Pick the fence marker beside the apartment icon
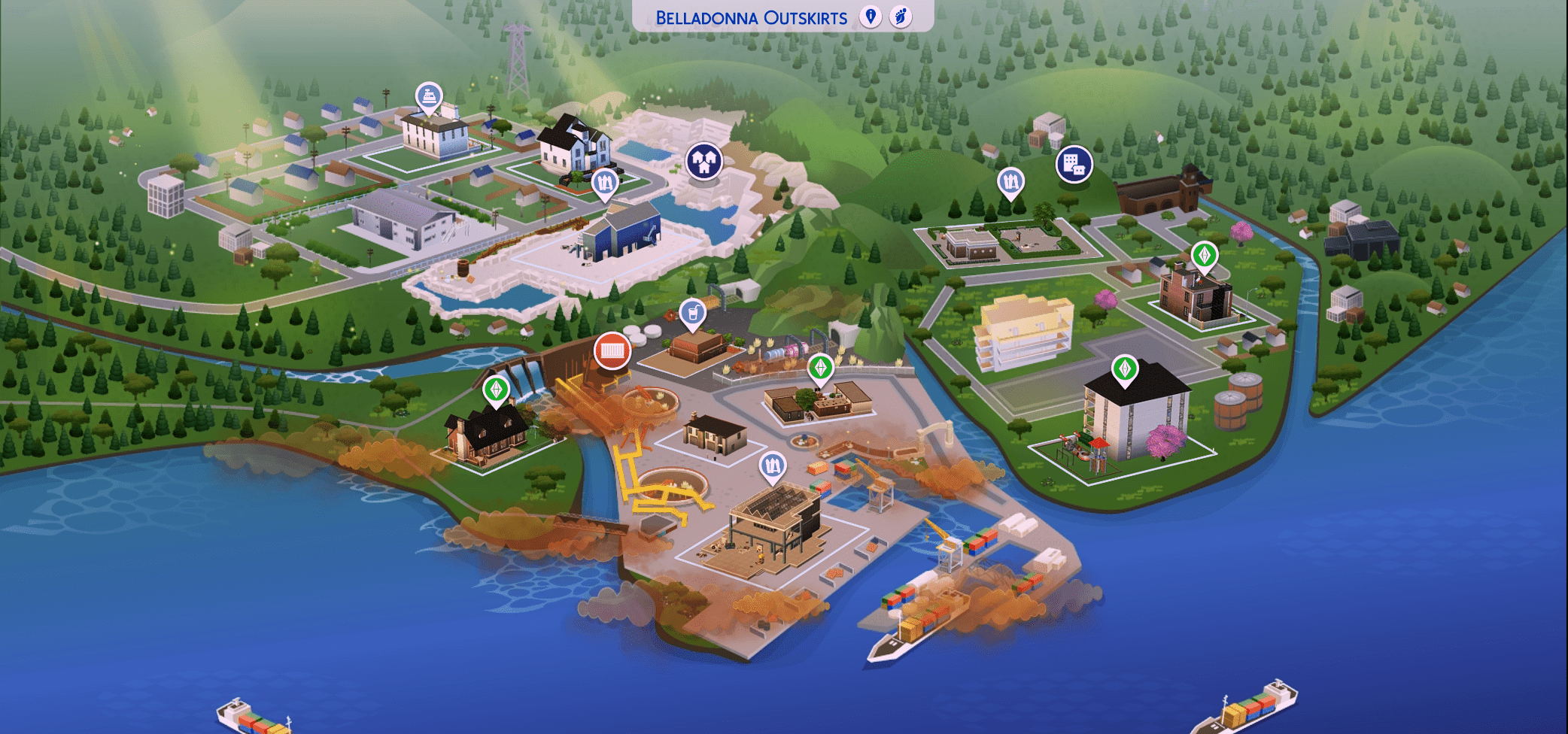Viewport: 1568px width, 734px height. (1010, 183)
